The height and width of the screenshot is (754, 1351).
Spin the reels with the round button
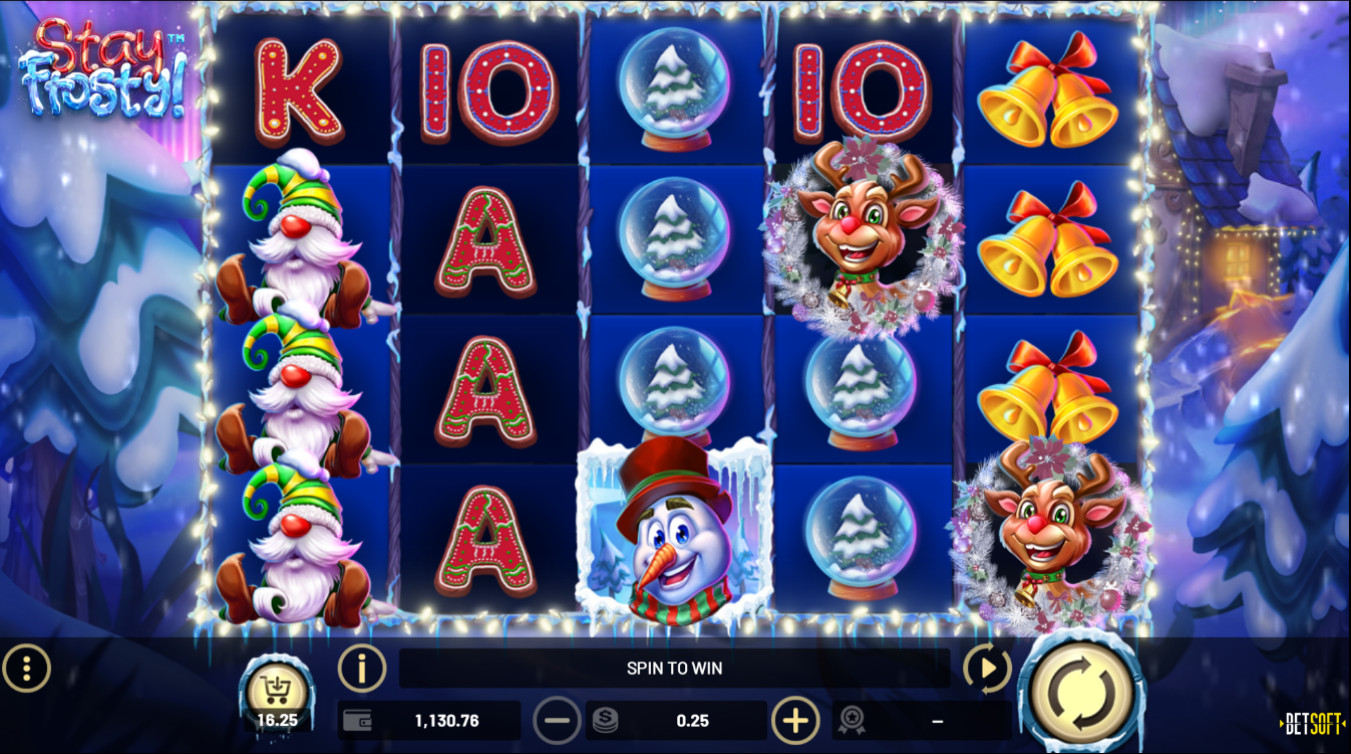coord(1081,690)
